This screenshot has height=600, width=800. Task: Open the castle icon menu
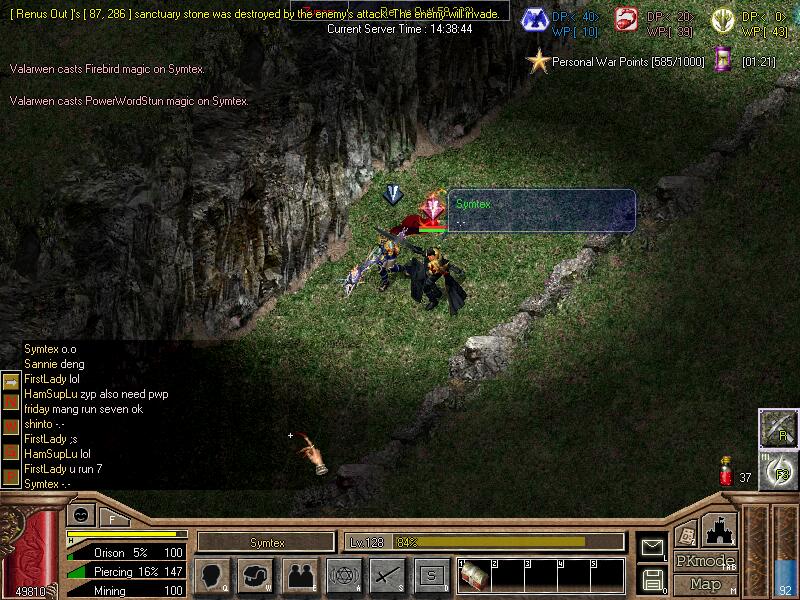coord(720,530)
